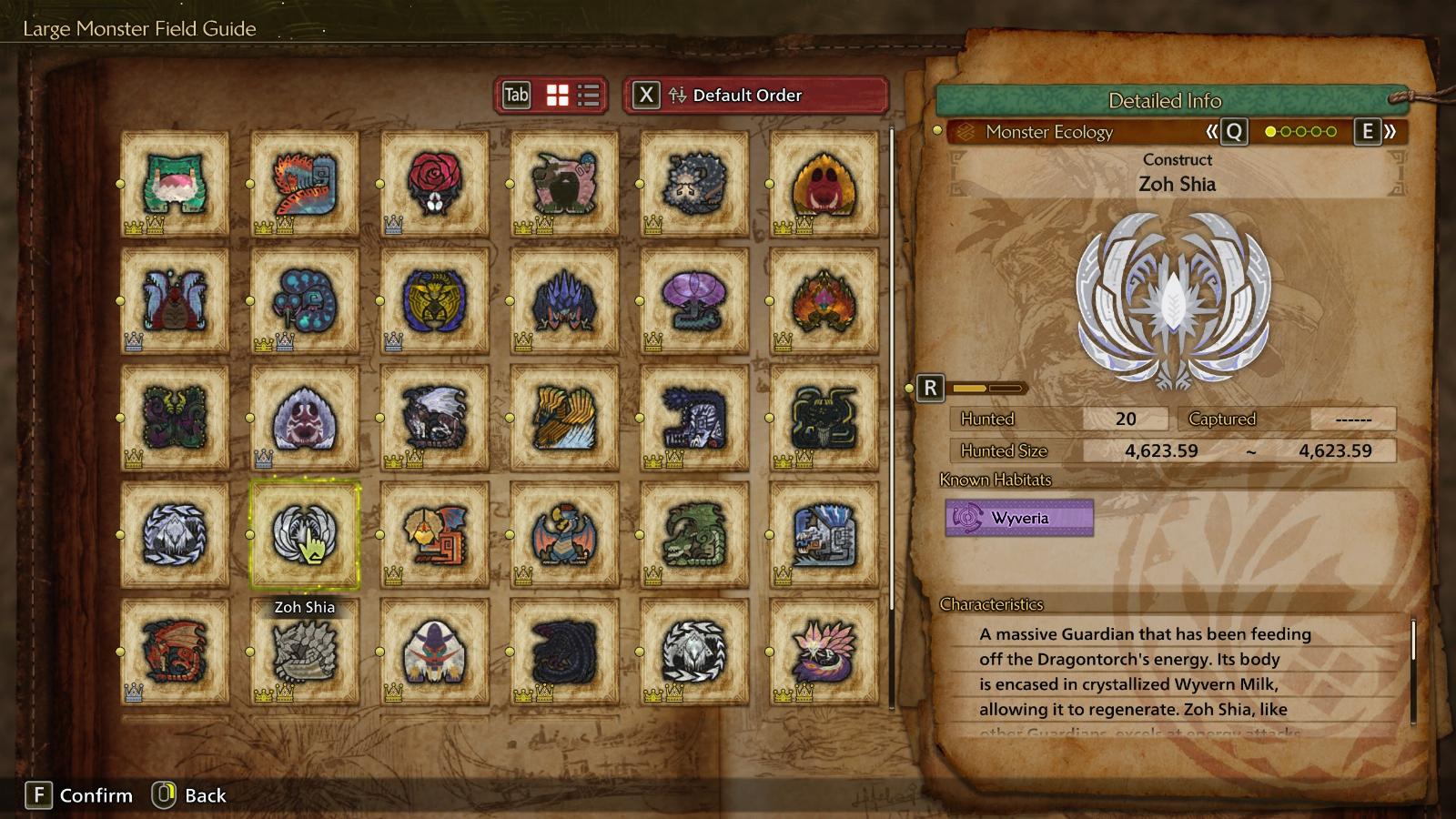Open the white-furred Blangonga entry
The width and height of the screenshot is (1456, 819).
coord(435,651)
